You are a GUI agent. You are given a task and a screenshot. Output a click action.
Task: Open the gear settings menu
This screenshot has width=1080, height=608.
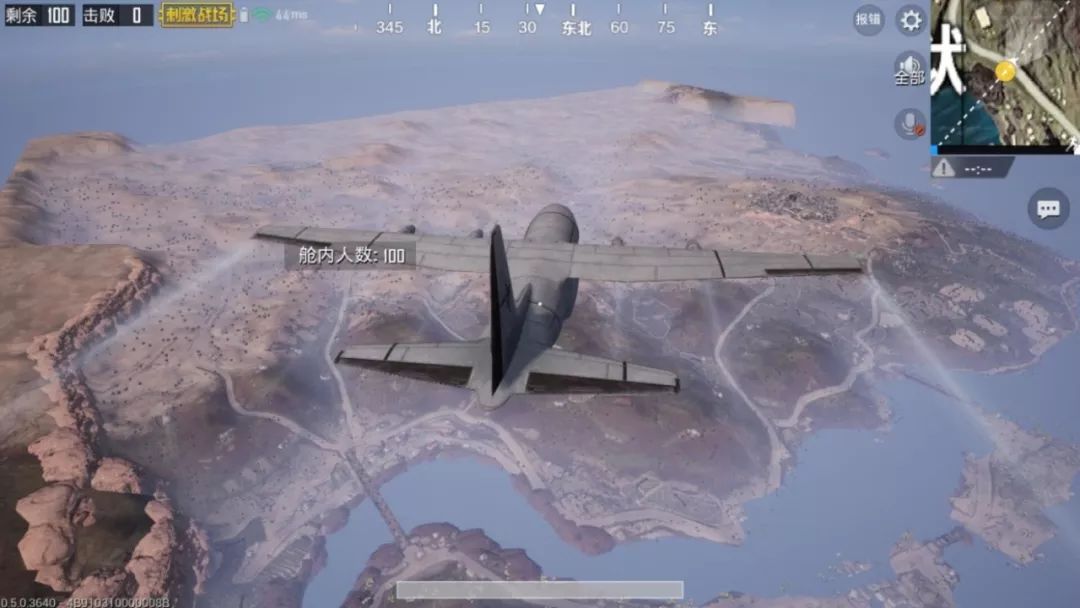[x=910, y=19]
